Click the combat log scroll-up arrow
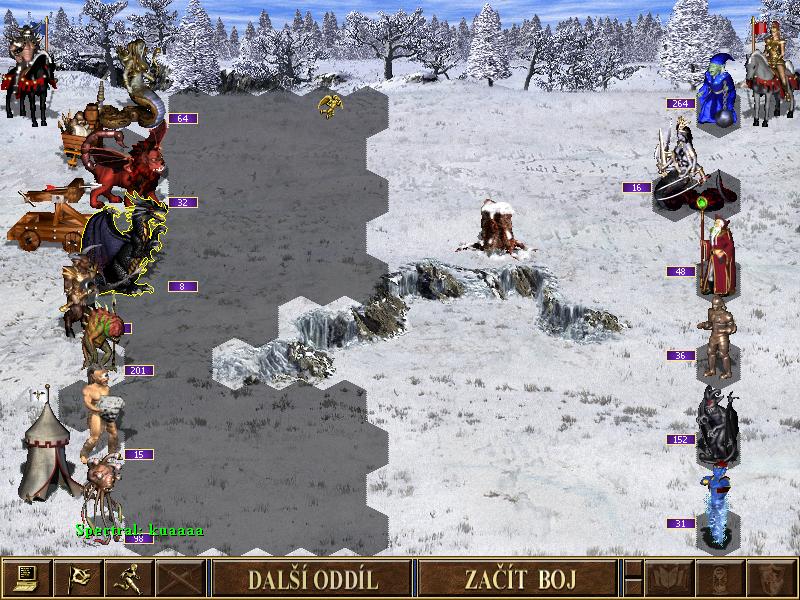This screenshot has height=600, width=800. 632,568
